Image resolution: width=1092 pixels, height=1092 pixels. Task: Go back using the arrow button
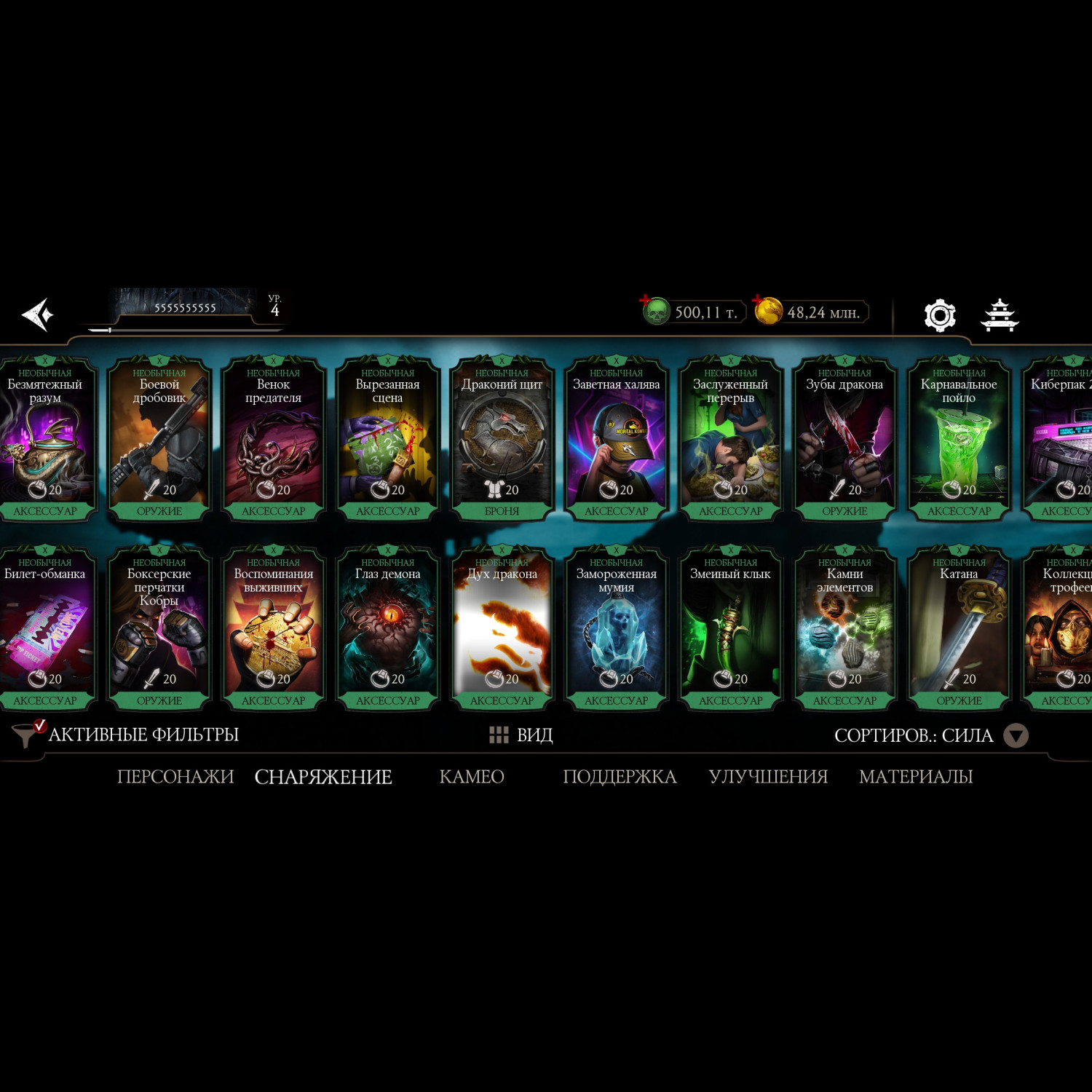click(x=38, y=314)
